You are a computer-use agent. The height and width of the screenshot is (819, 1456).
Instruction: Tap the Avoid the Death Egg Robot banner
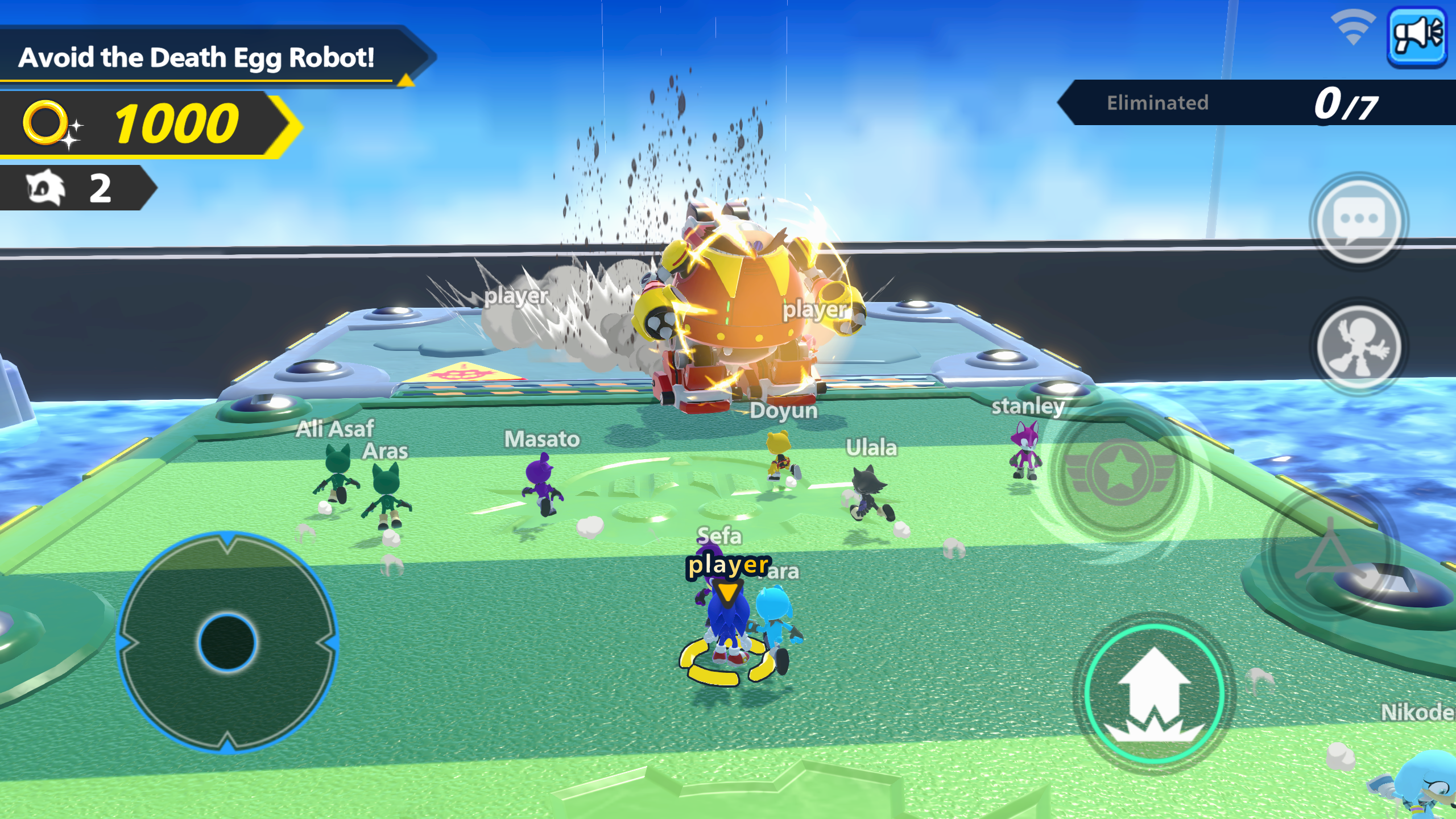coord(199,56)
